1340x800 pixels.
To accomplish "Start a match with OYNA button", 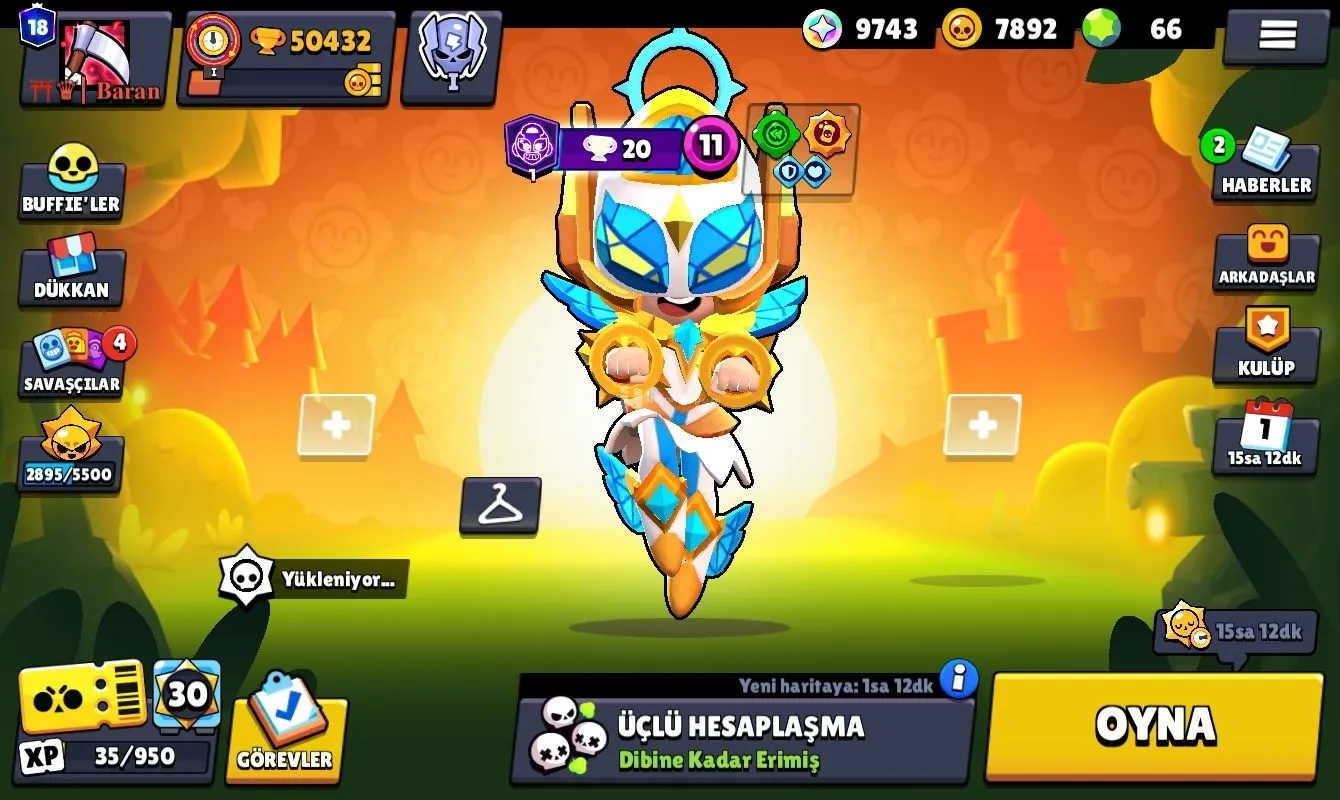I will 1155,726.
